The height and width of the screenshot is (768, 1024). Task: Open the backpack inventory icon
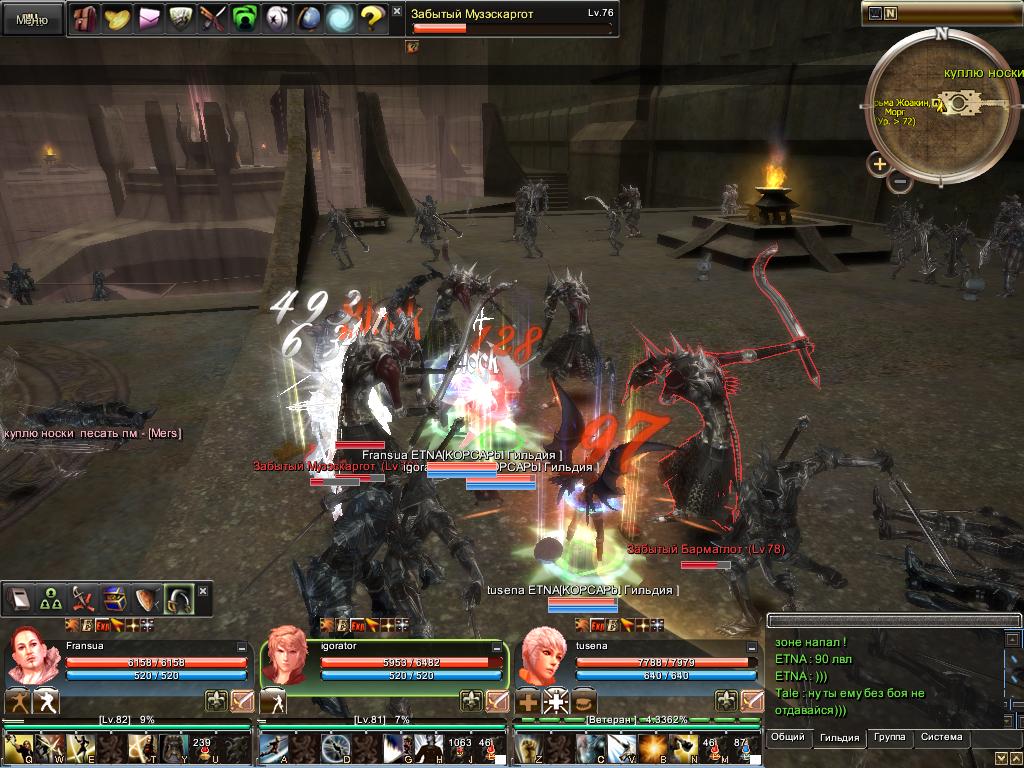click(84, 17)
